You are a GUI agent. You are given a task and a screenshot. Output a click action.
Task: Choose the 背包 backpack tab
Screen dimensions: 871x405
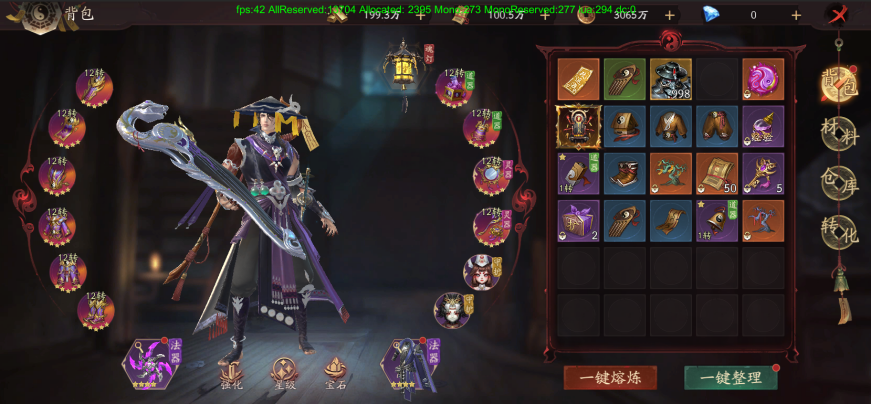[838, 83]
